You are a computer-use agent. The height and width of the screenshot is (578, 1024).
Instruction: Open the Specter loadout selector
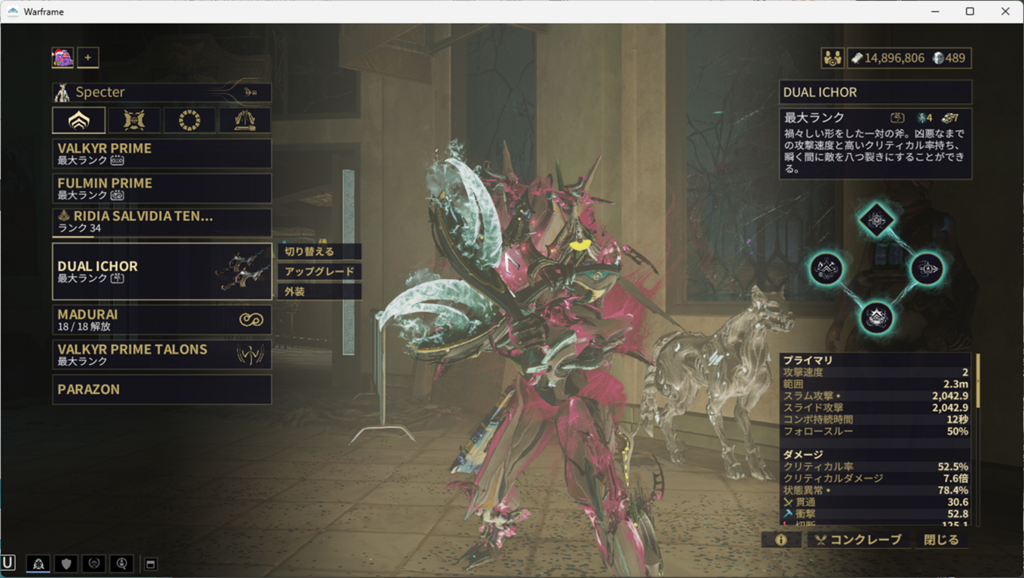161,92
